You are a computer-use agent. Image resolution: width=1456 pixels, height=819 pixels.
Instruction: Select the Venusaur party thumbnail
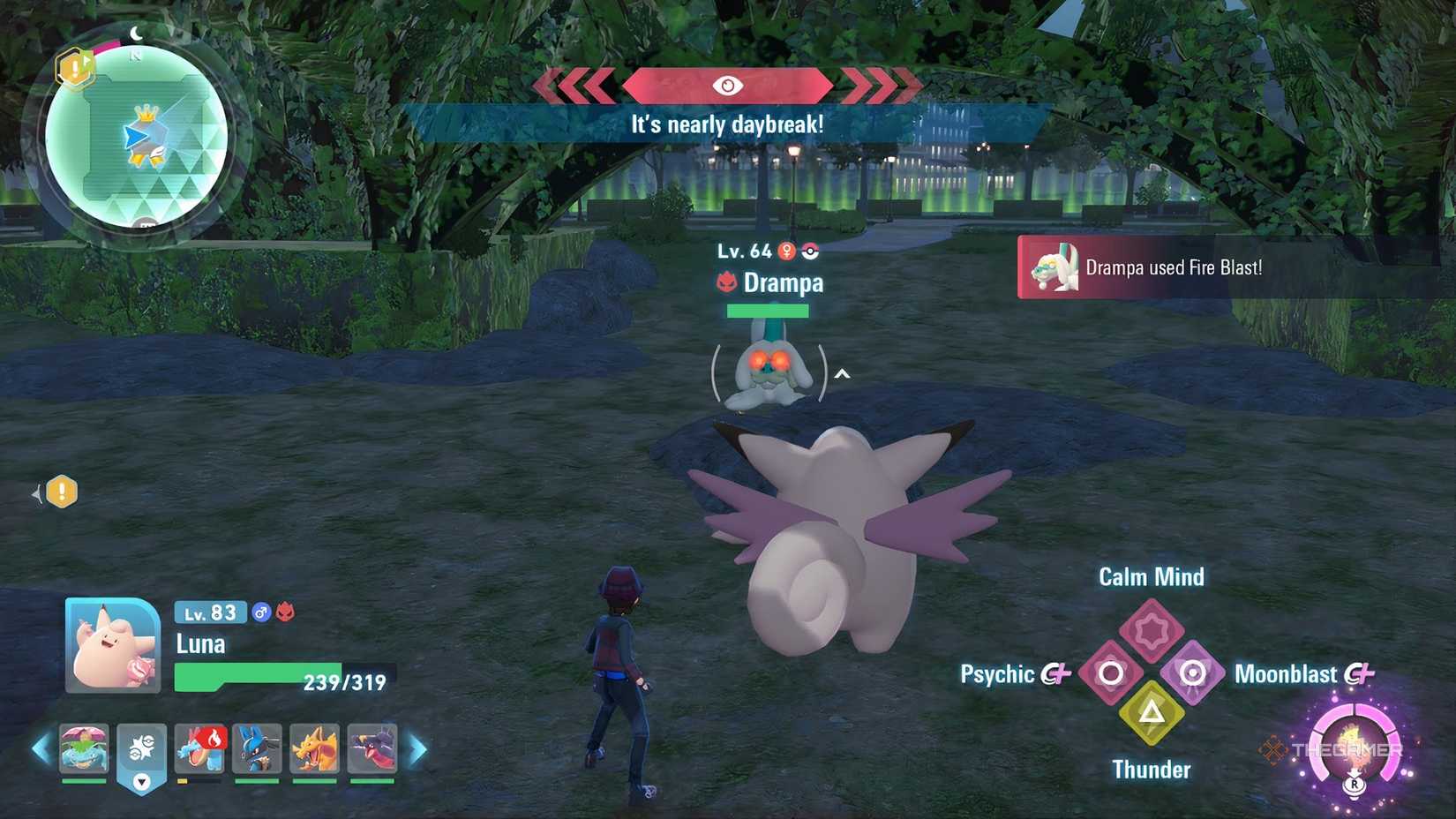[x=84, y=748]
